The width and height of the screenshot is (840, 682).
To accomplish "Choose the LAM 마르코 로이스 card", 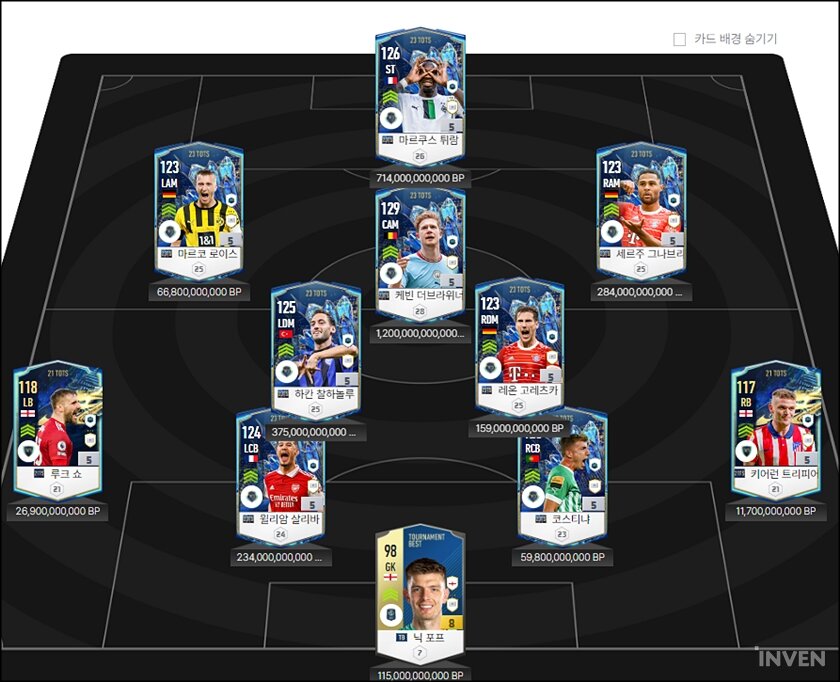I will coord(199,205).
